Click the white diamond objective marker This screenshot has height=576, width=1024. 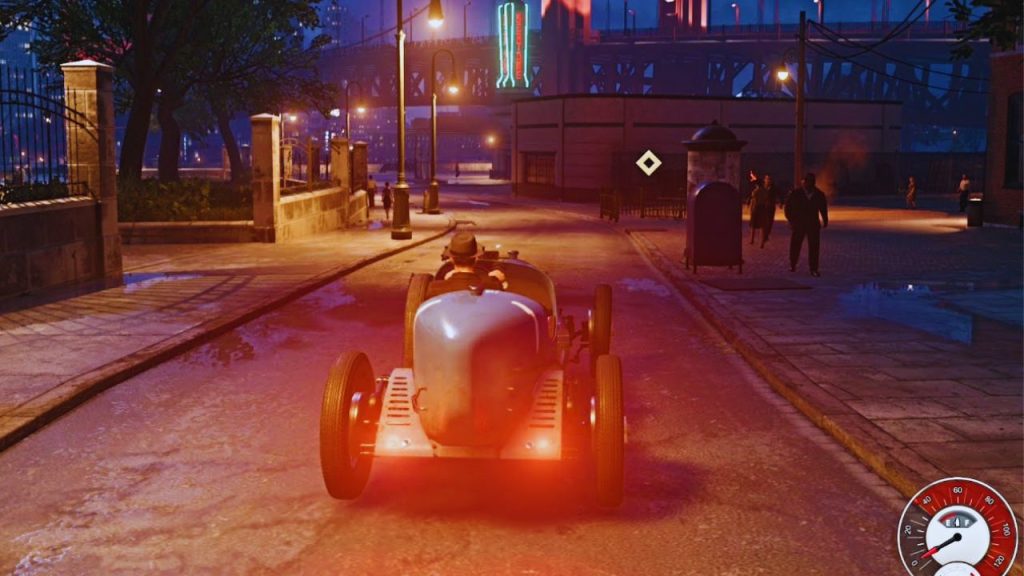648,162
